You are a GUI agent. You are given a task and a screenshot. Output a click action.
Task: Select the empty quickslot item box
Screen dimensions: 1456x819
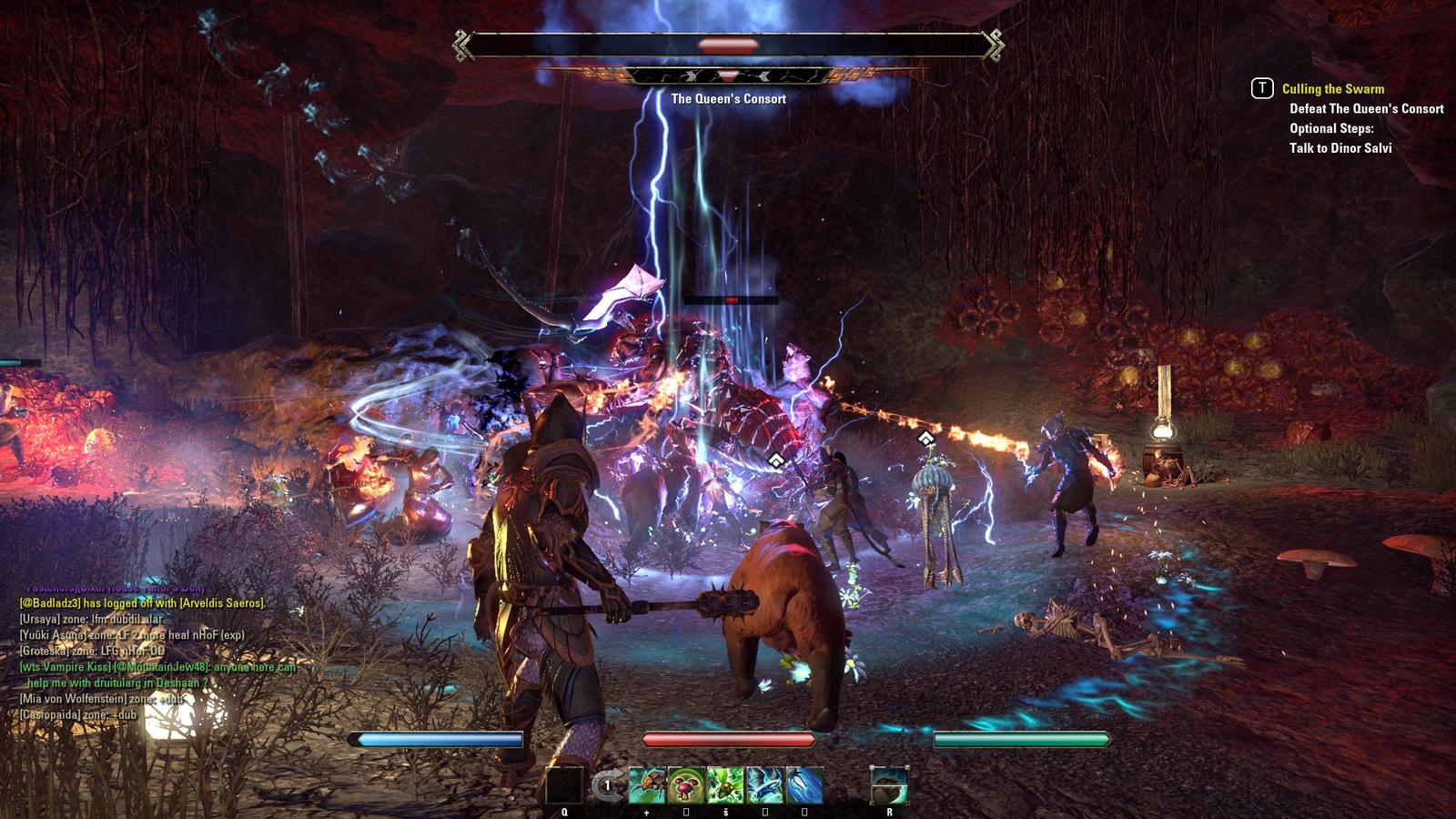click(x=564, y=785)
